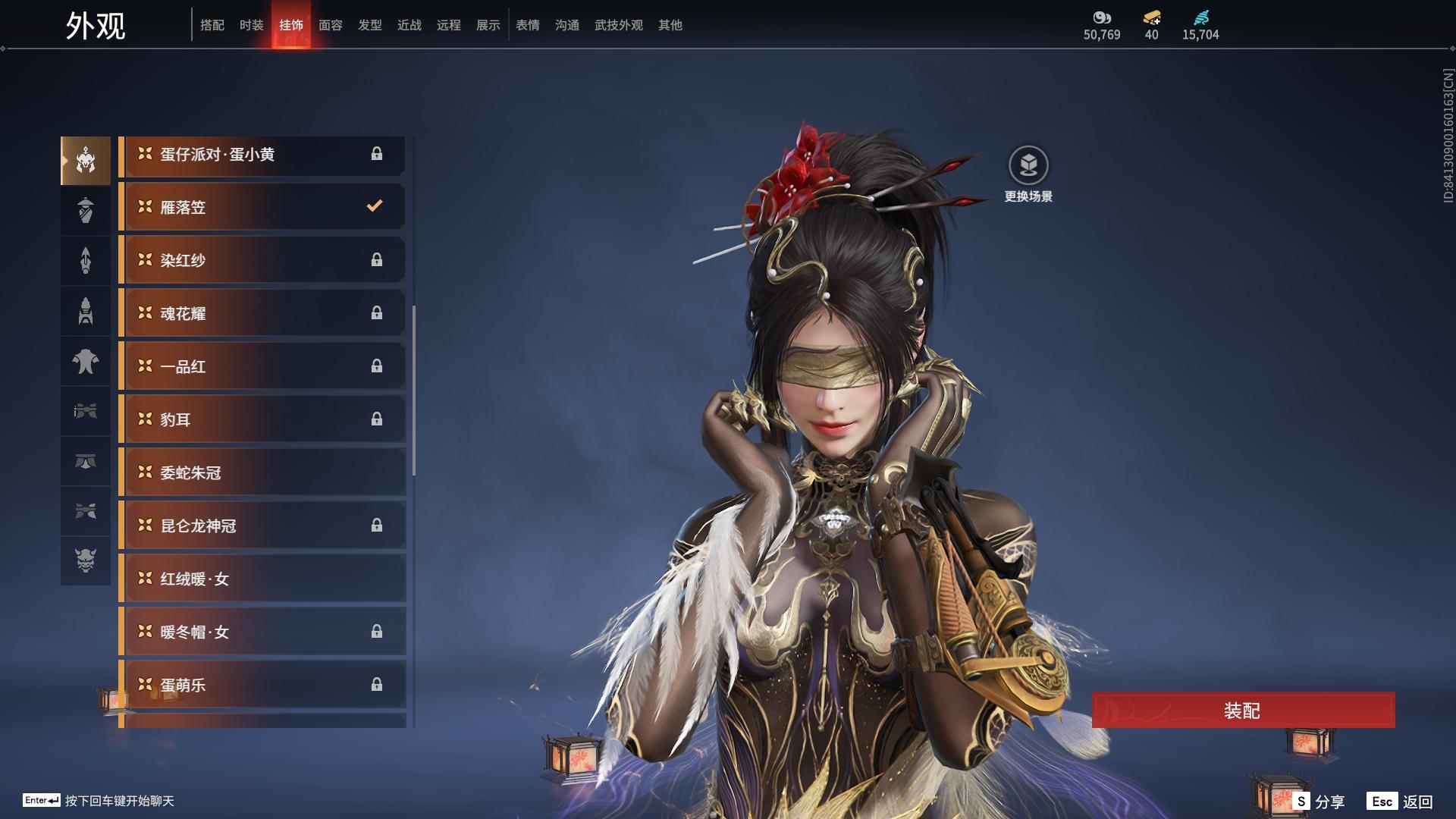The image size is (1456, 819).
Task: Return with the 返回 button
Action: coord(1400,801)
